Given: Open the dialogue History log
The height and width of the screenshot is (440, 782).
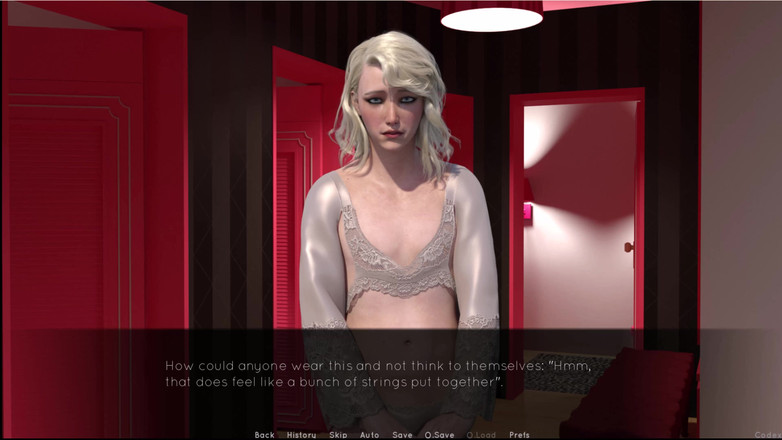Looking at the screenshot, I should (301, 435).
